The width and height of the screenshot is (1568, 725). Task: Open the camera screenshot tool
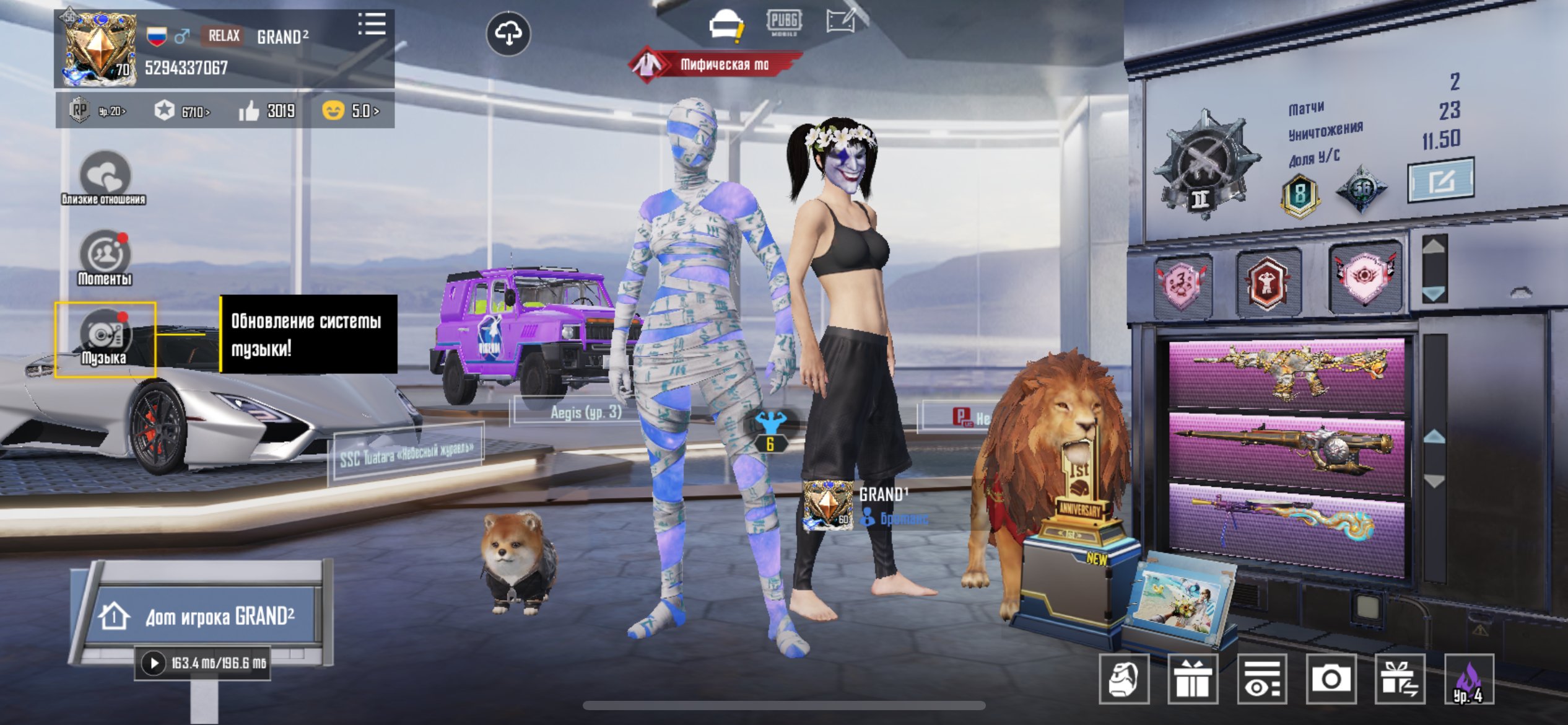coord(1331,679)
